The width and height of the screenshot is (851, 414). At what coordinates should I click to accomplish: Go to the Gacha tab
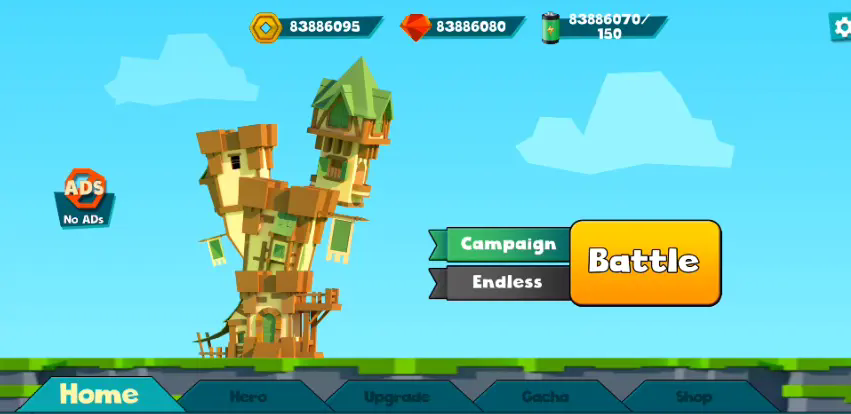[x=546, y=396]
